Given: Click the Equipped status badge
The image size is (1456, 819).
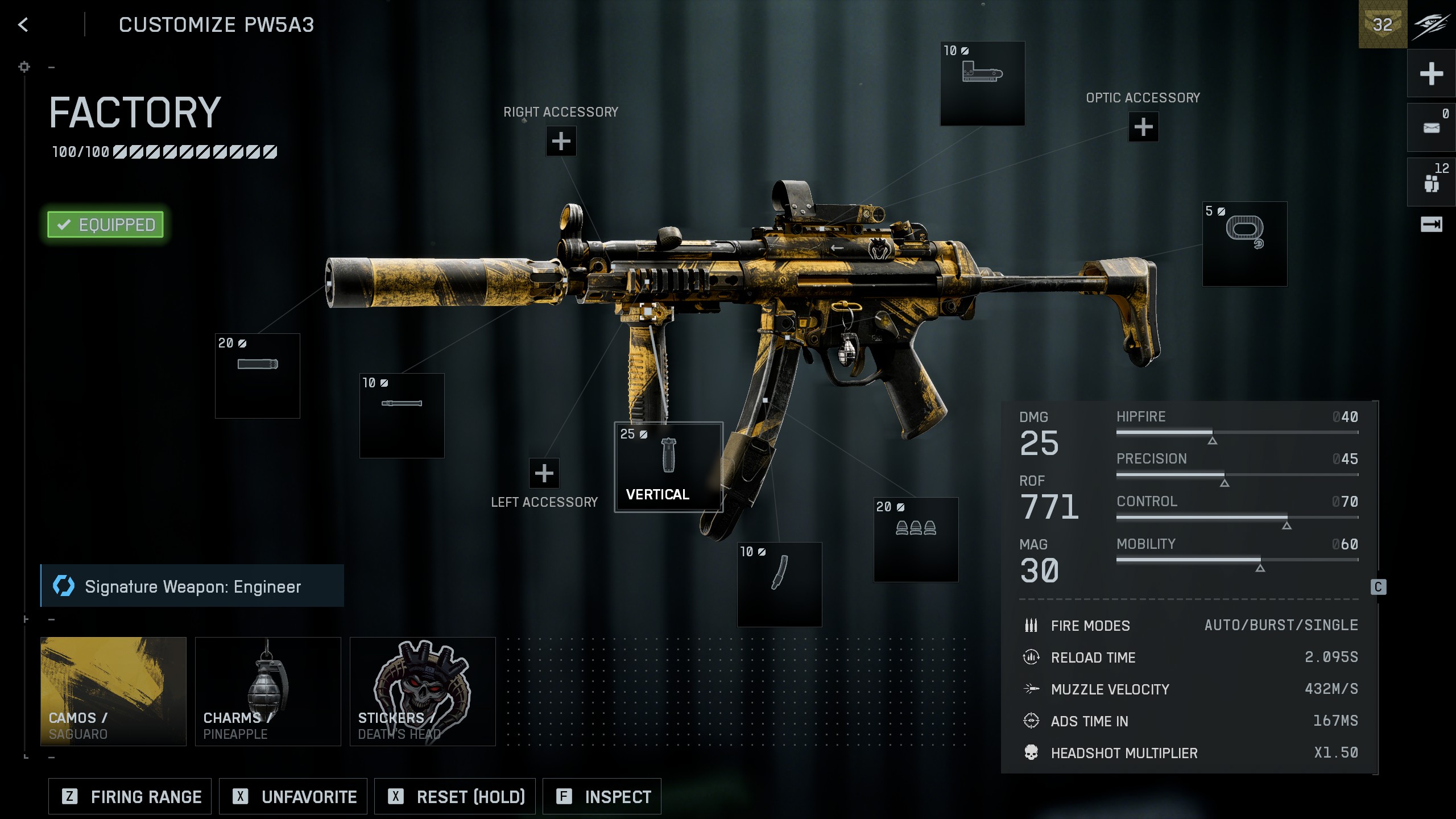Looking at the screenshot, I should (106, 225).
